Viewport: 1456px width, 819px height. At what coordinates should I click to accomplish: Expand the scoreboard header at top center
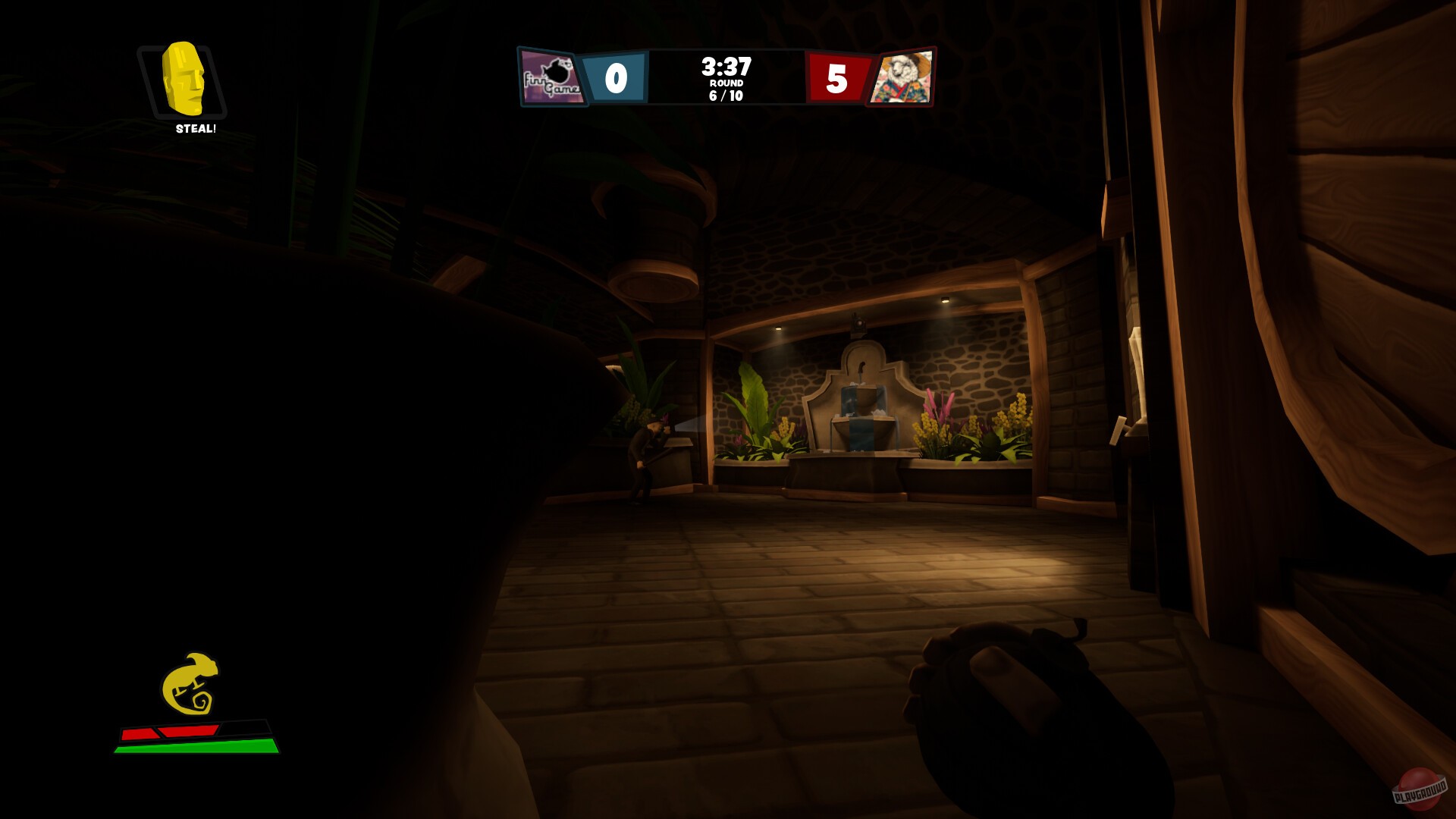(726, 76)
